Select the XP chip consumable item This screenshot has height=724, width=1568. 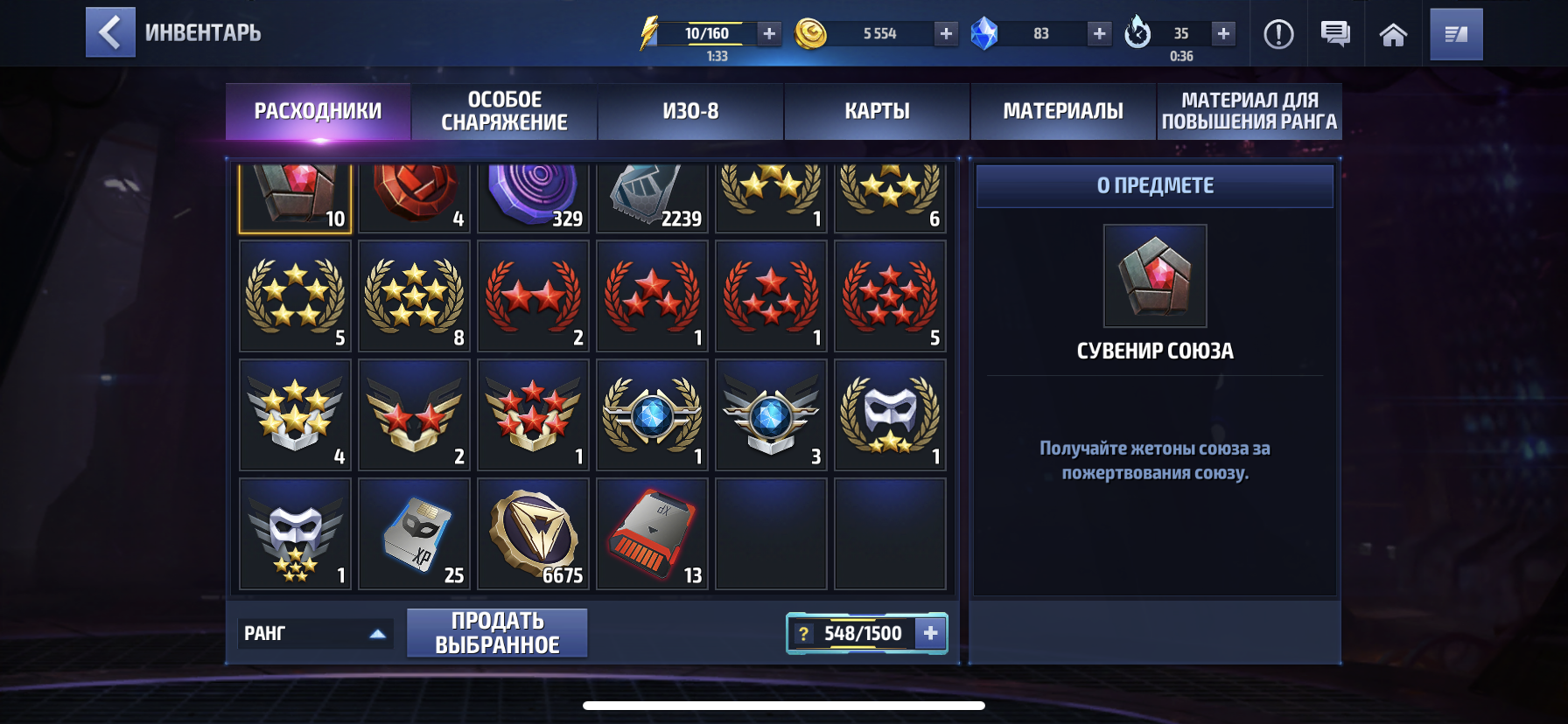pyautogui.click(x=413, y=533)
